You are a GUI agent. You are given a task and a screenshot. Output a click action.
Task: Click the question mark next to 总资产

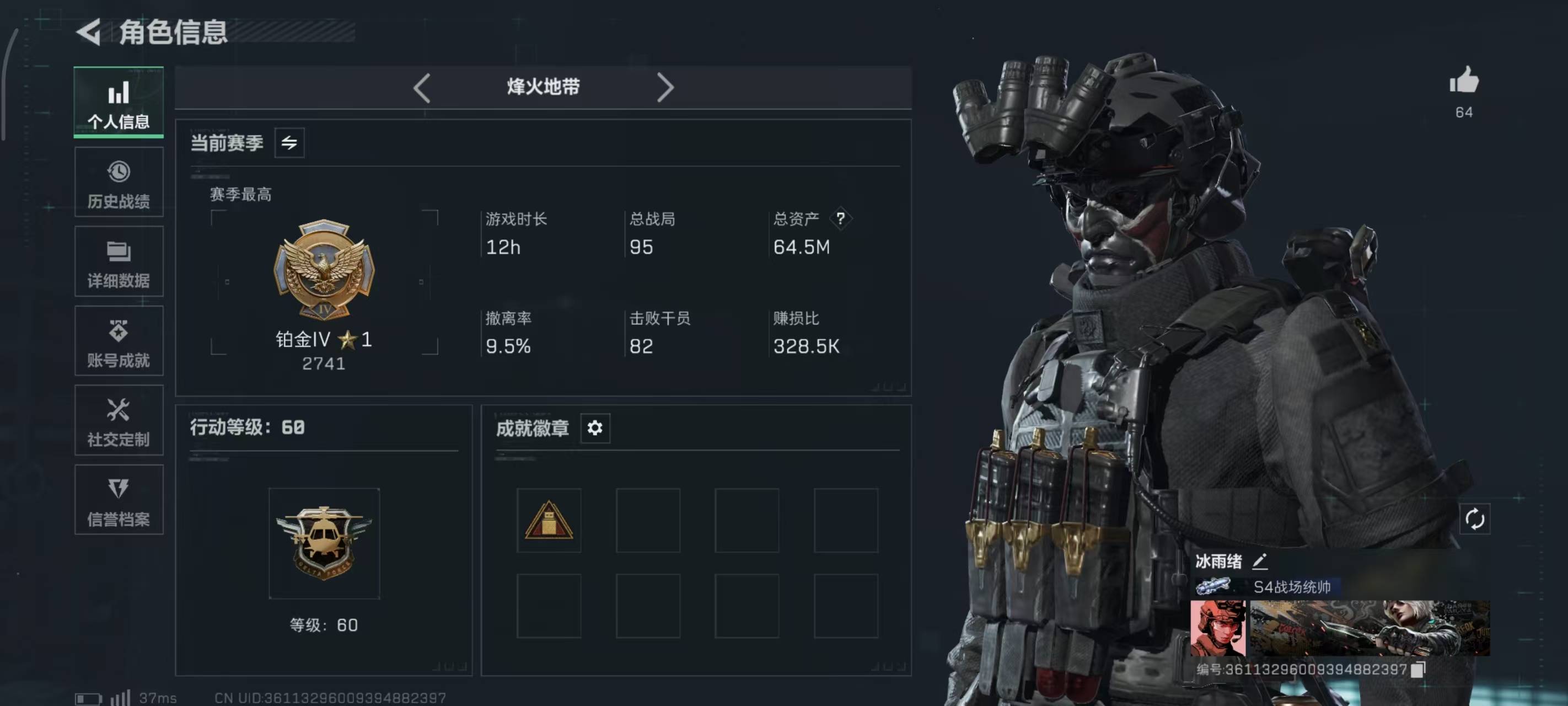[x=841, y=218]
